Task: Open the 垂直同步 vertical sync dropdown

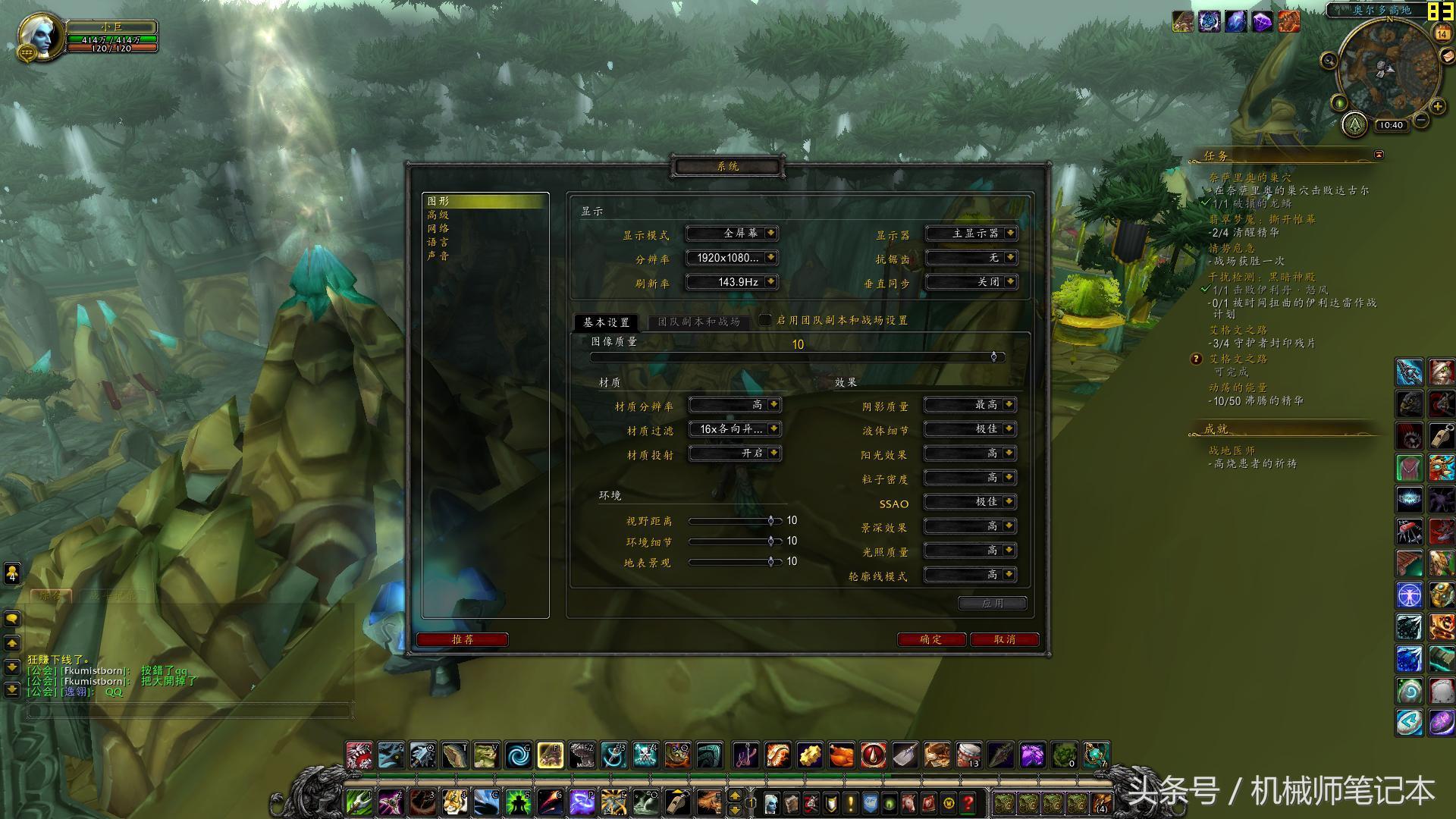Action: (x=971, y=282)
